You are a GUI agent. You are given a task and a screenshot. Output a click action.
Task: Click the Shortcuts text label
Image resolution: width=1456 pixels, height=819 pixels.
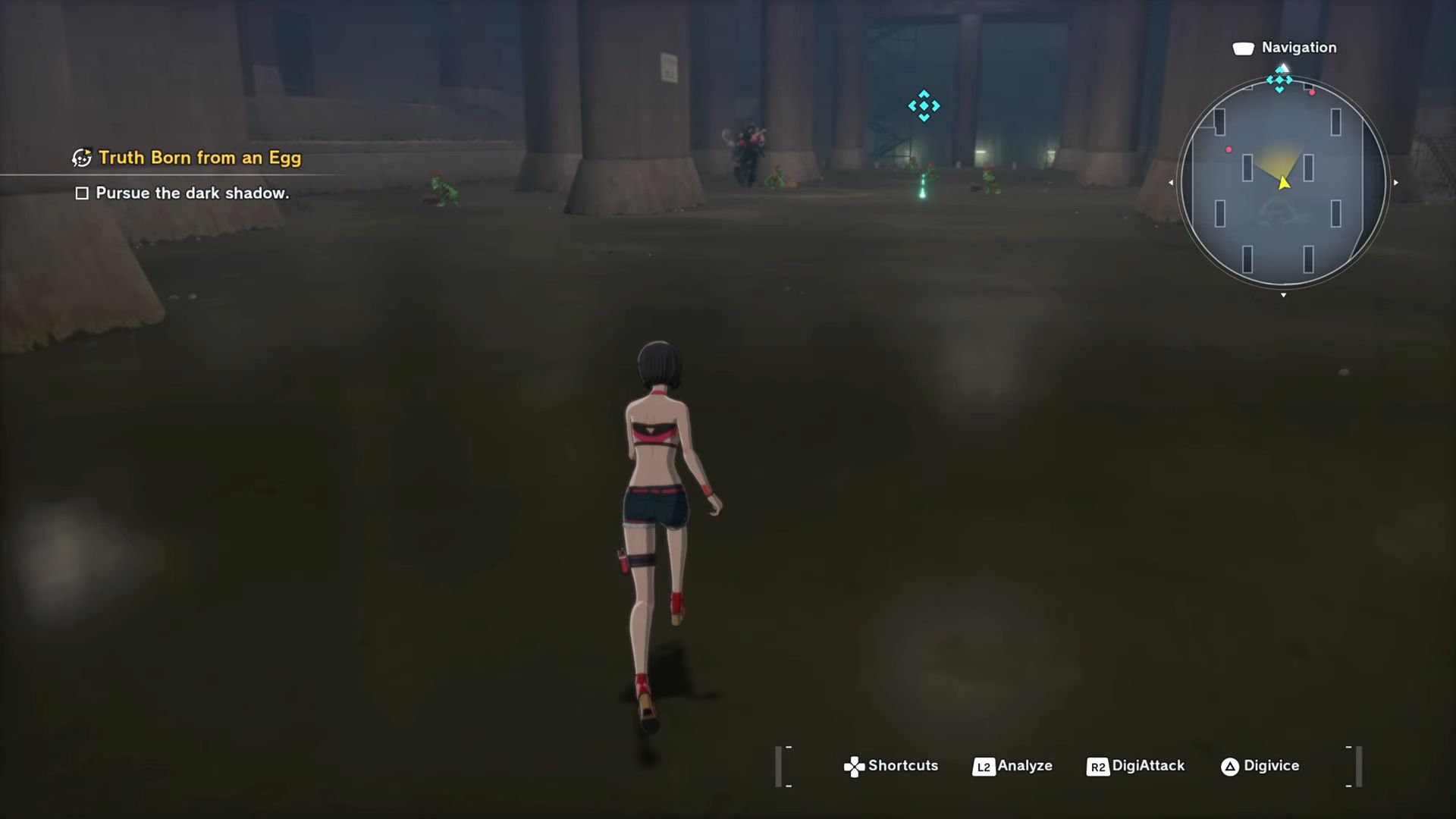tap(904, 766)
